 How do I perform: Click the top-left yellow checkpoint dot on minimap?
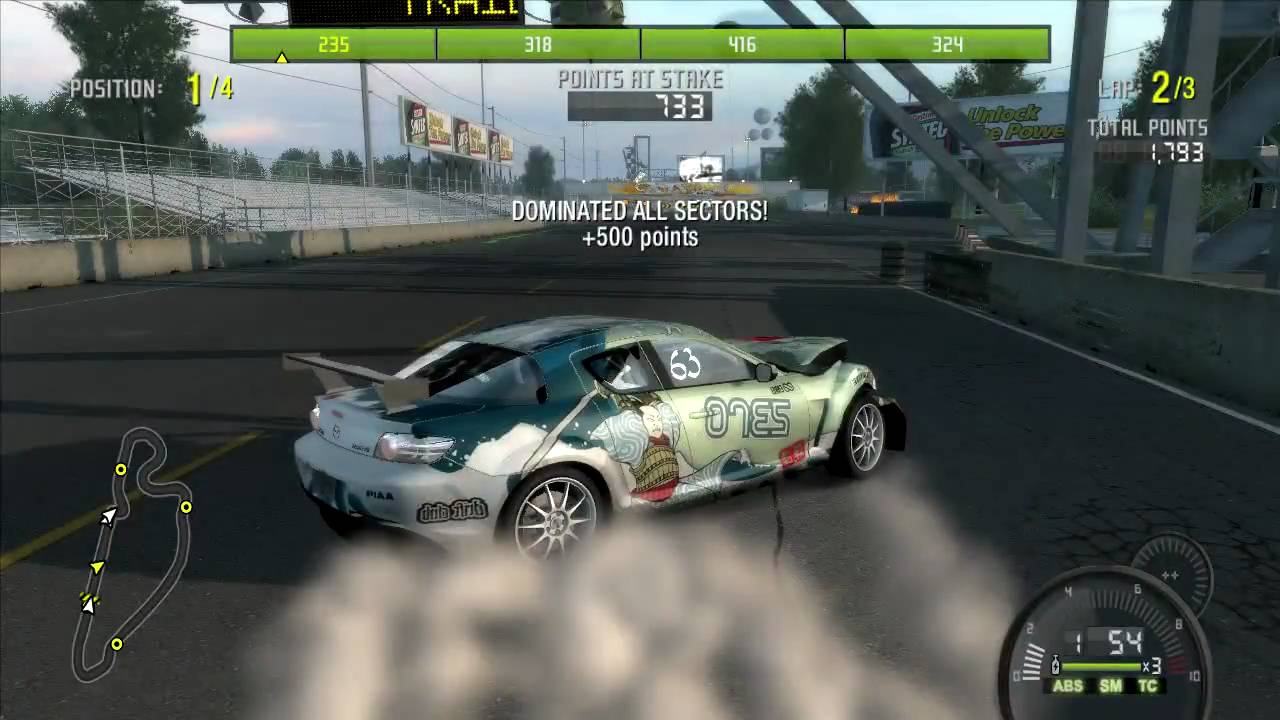coord(120,469)
